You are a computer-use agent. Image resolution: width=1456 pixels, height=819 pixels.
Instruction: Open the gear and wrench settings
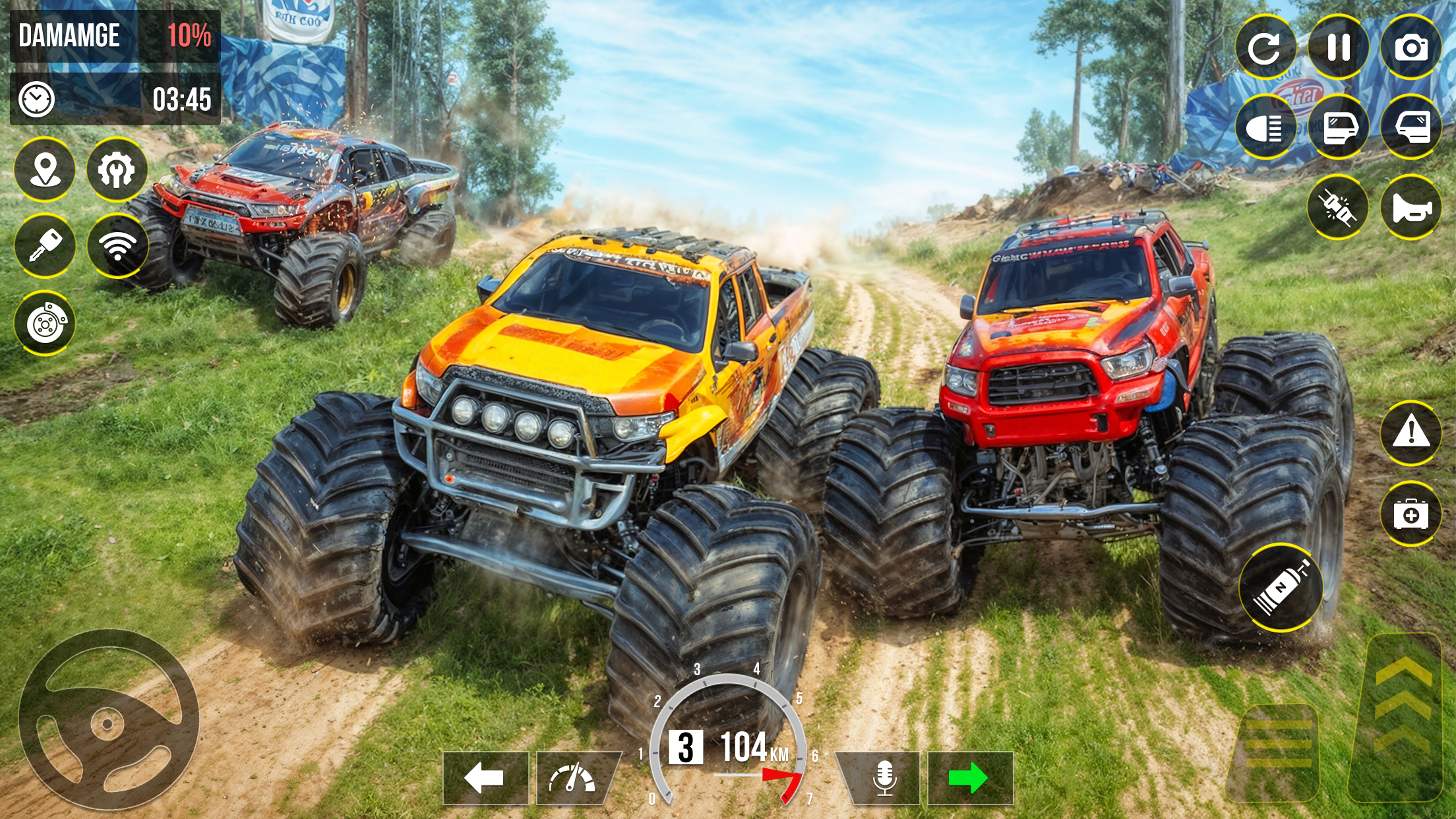coord(117,169)
